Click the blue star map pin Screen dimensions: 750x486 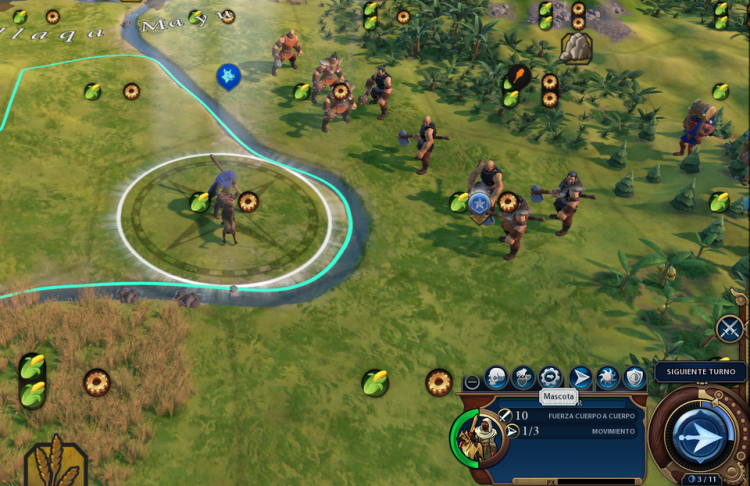(x=228, y=76)
